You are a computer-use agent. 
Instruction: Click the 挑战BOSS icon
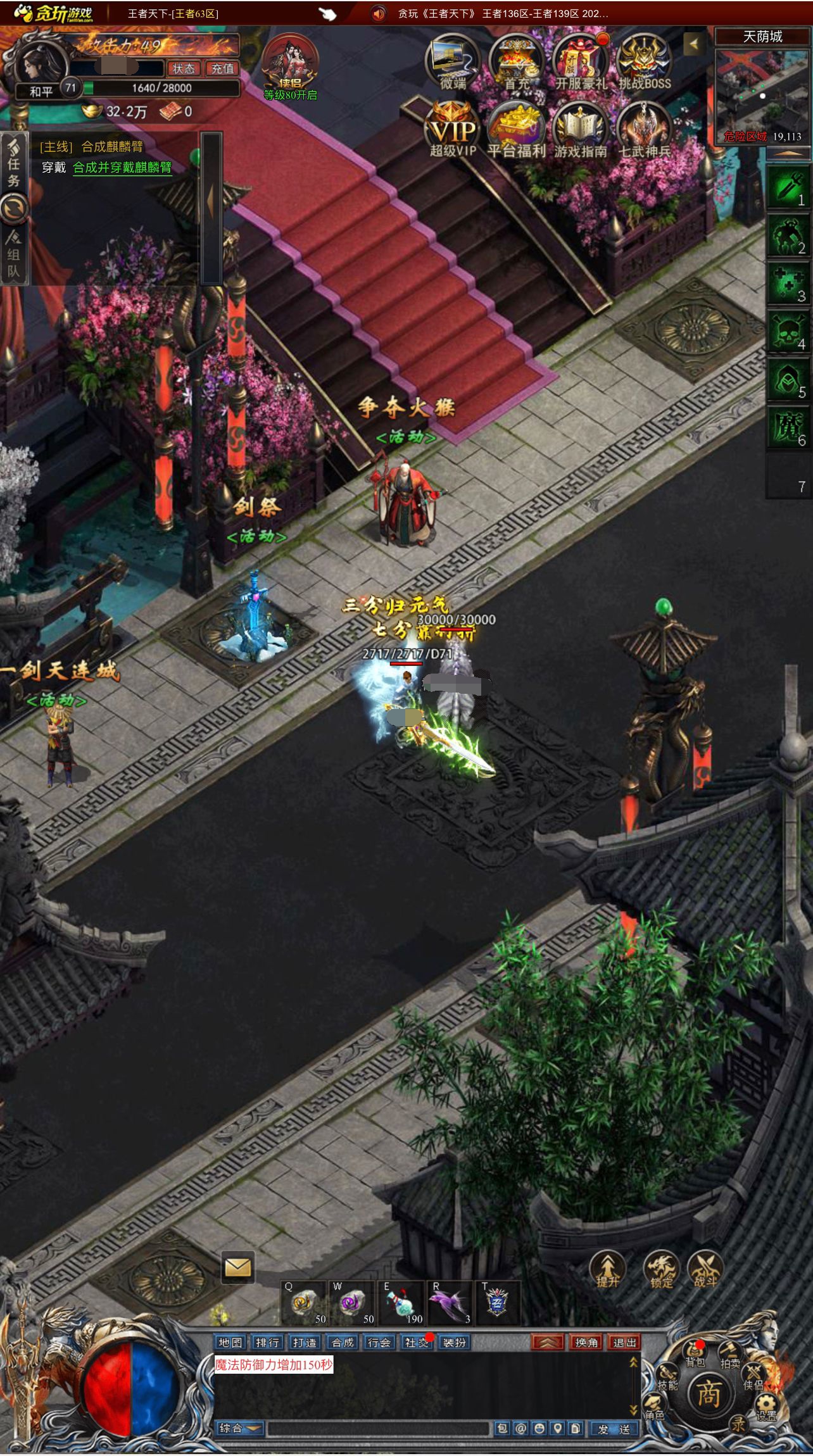click(644, 63)
